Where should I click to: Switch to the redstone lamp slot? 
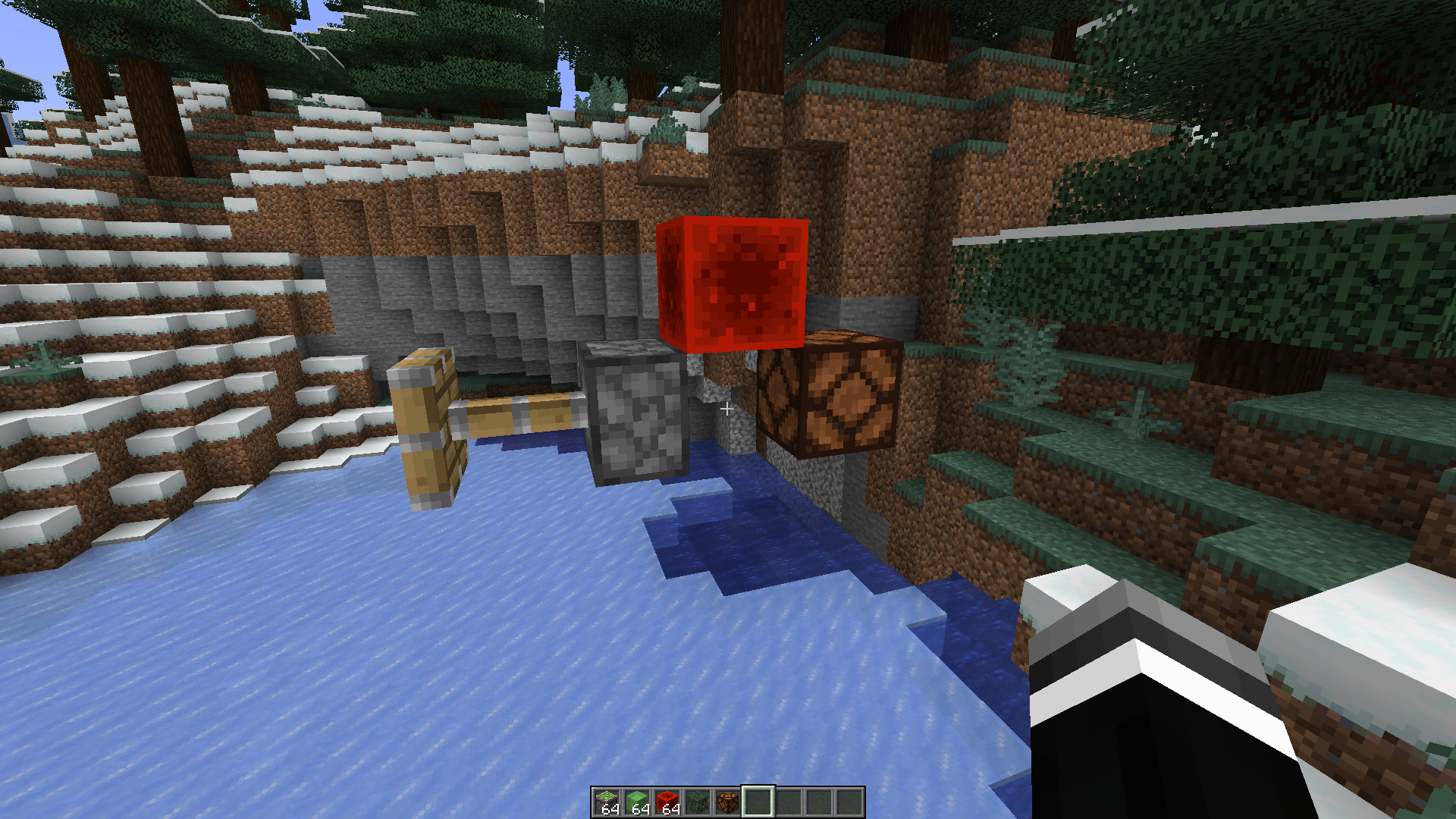pos(728,802)
